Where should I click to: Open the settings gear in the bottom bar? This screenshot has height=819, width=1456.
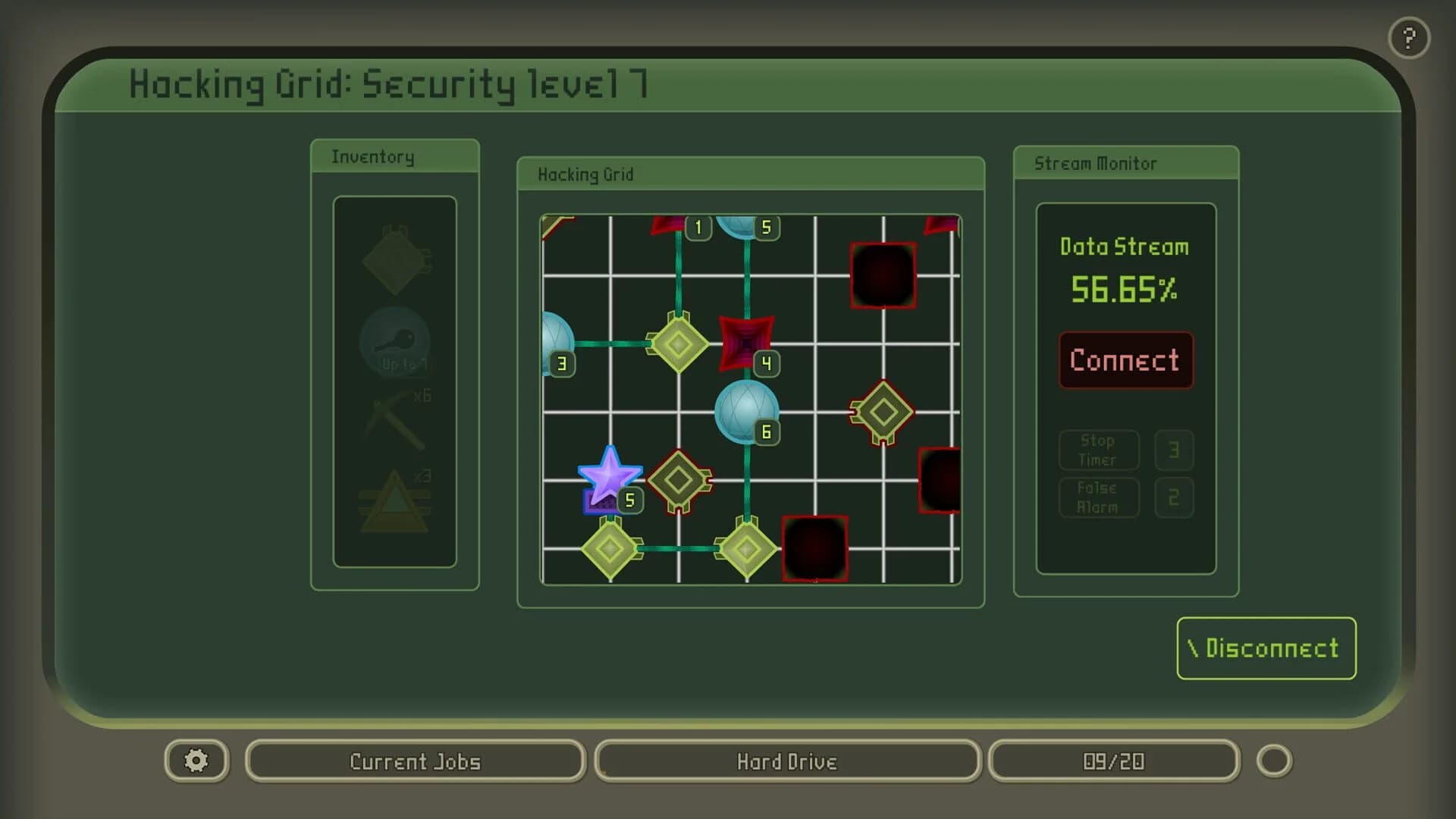(x=196, y=761)
